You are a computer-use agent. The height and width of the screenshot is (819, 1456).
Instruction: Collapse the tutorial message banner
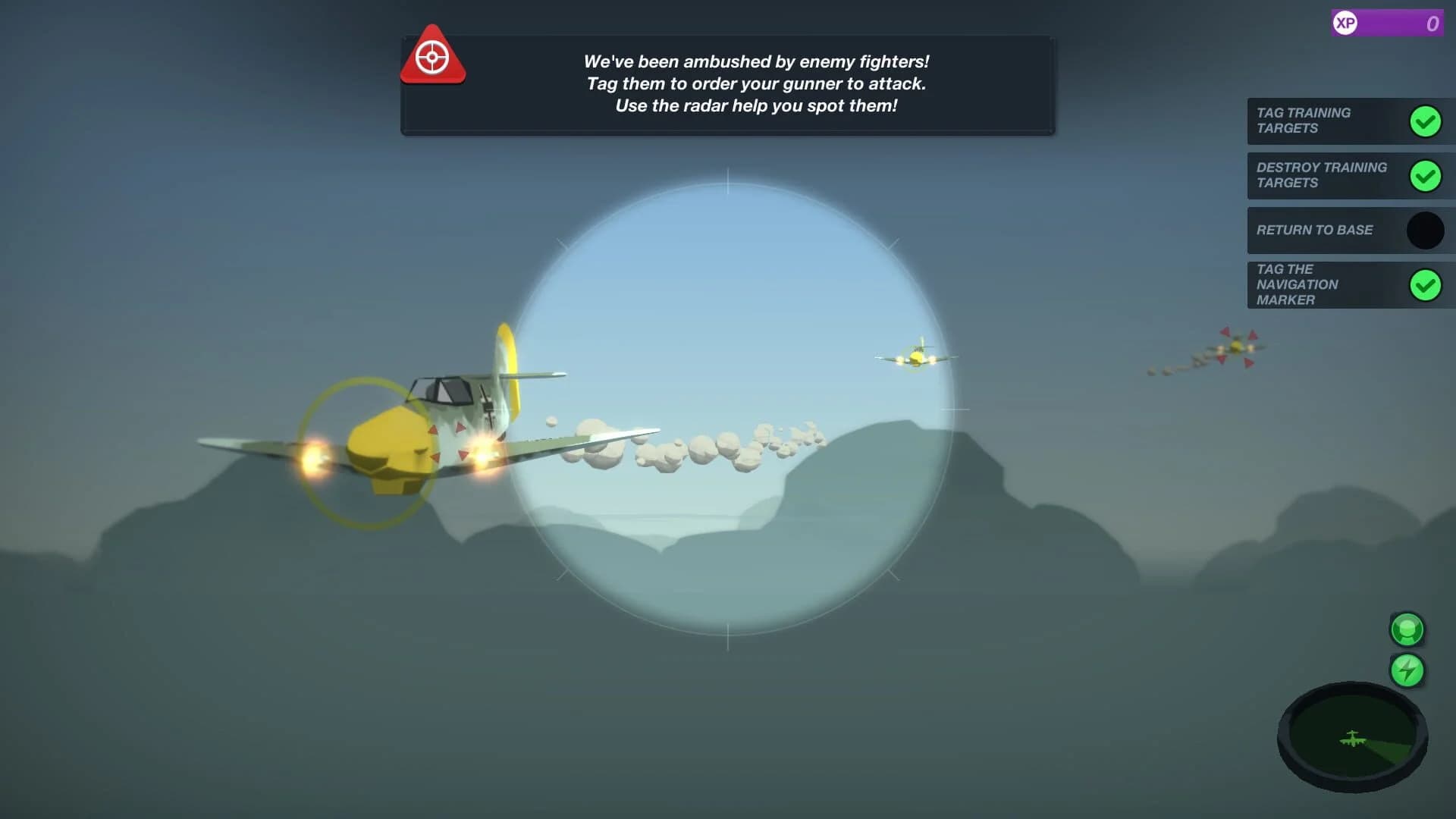click(727, 83)
